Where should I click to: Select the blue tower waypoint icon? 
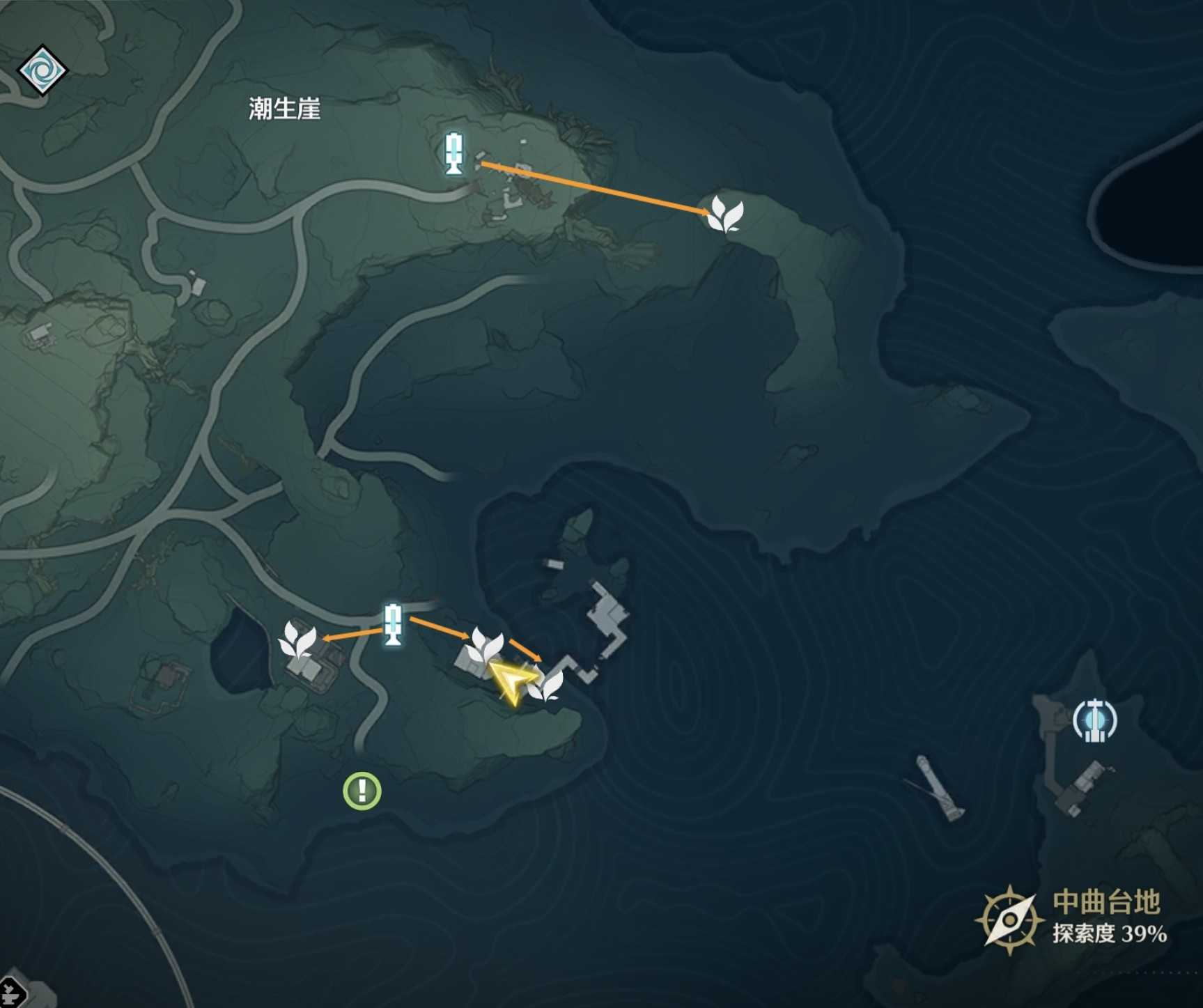(x=1094, y=720)
